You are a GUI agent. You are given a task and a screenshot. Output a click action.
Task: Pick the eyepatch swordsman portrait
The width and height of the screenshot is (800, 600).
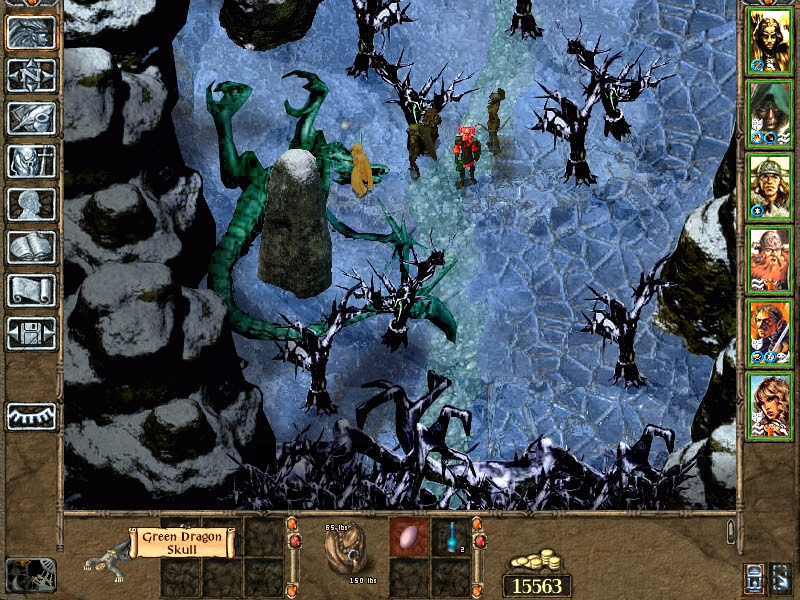(770, 332)
